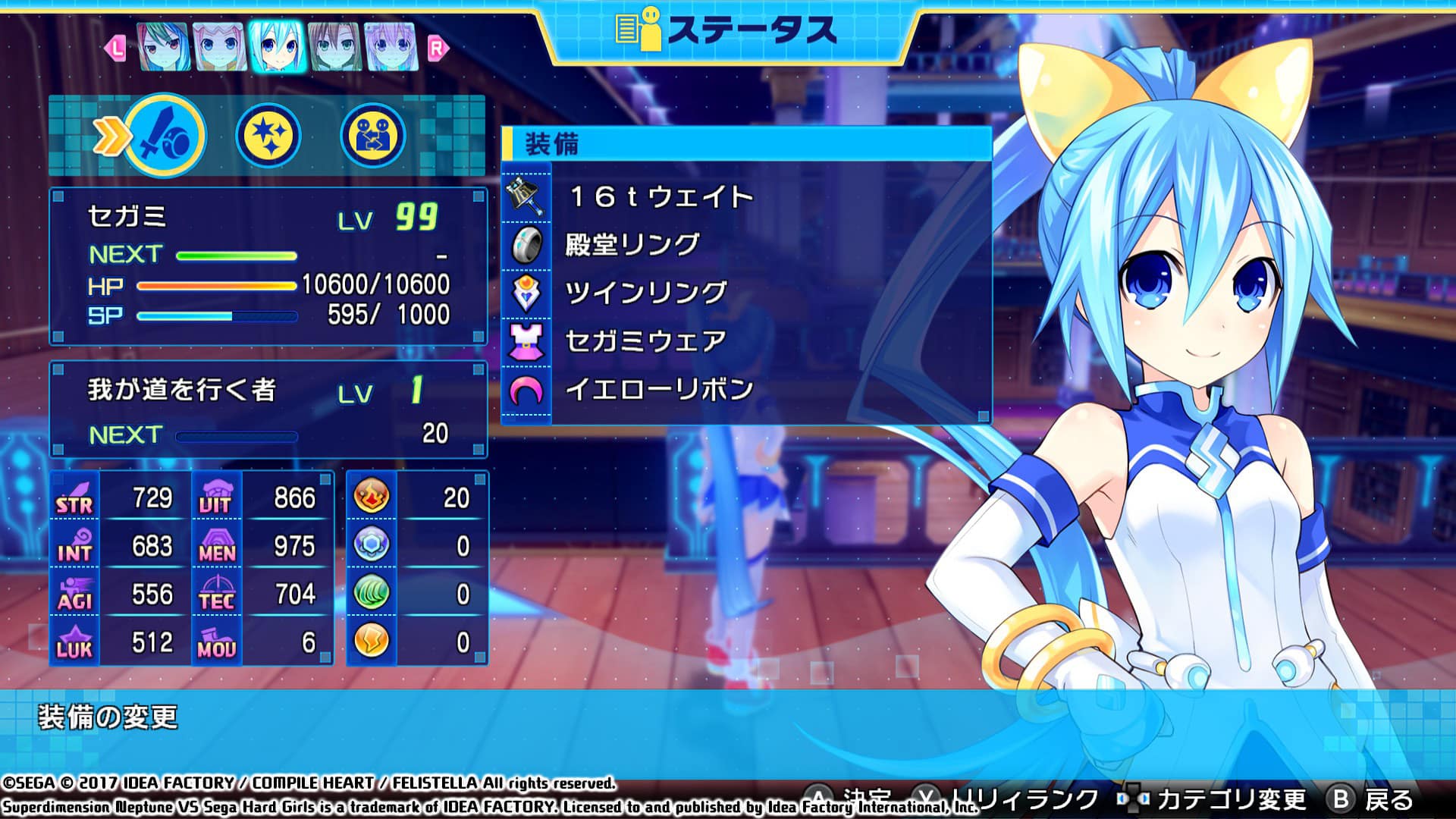Click the セガミウェア outfit slot

click(746, 341)
